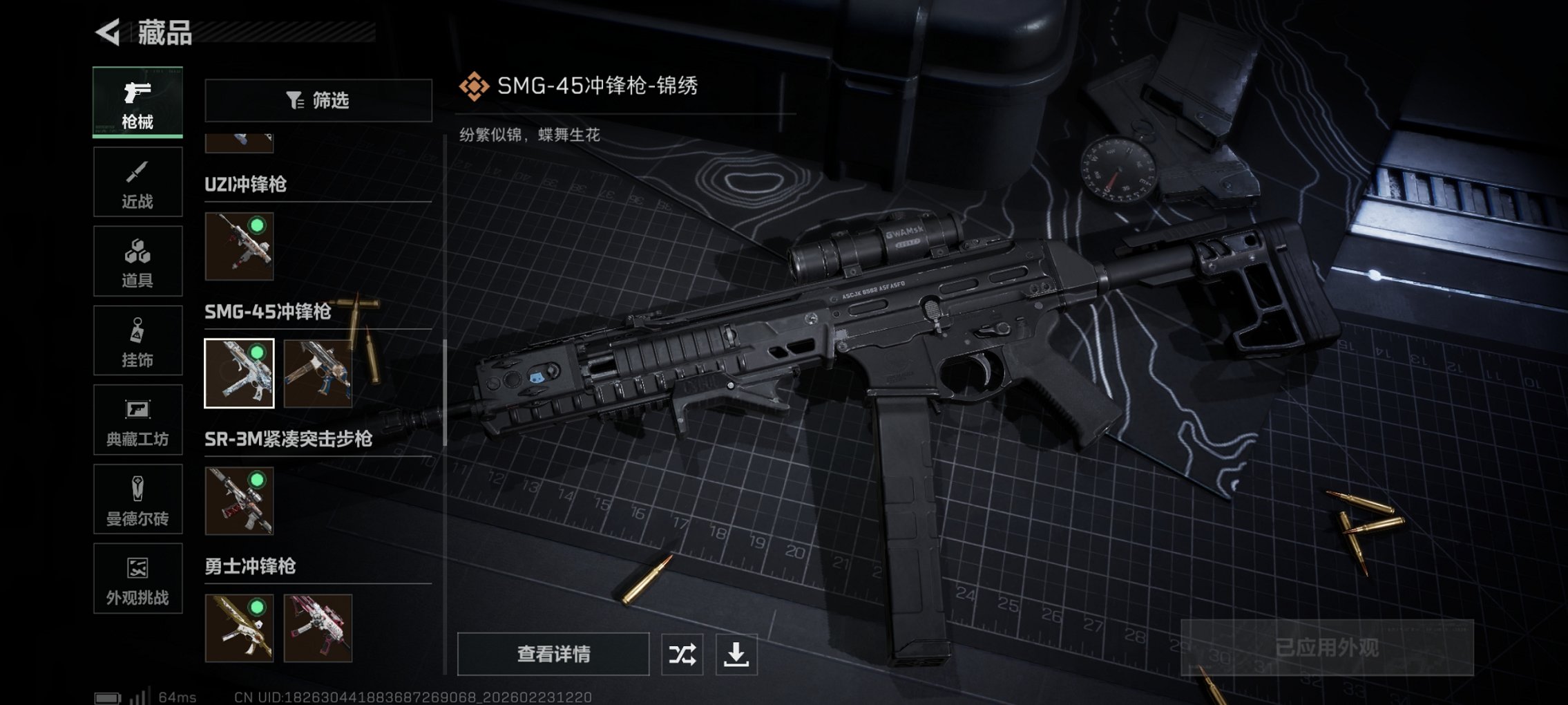Open the 道具 props category icon

click(x=137, y=261)
